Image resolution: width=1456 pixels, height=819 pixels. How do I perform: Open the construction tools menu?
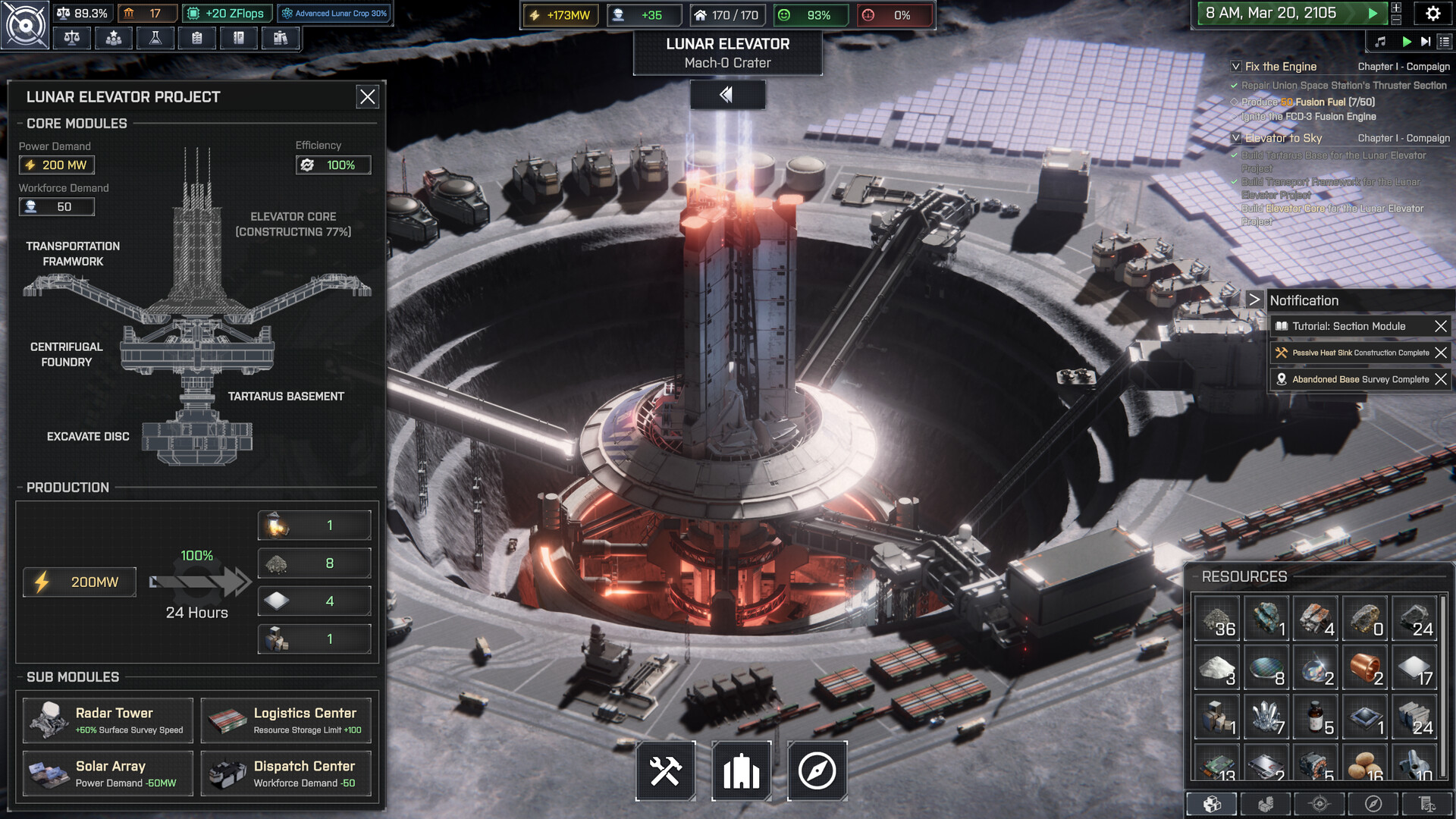tap(665, 771)
